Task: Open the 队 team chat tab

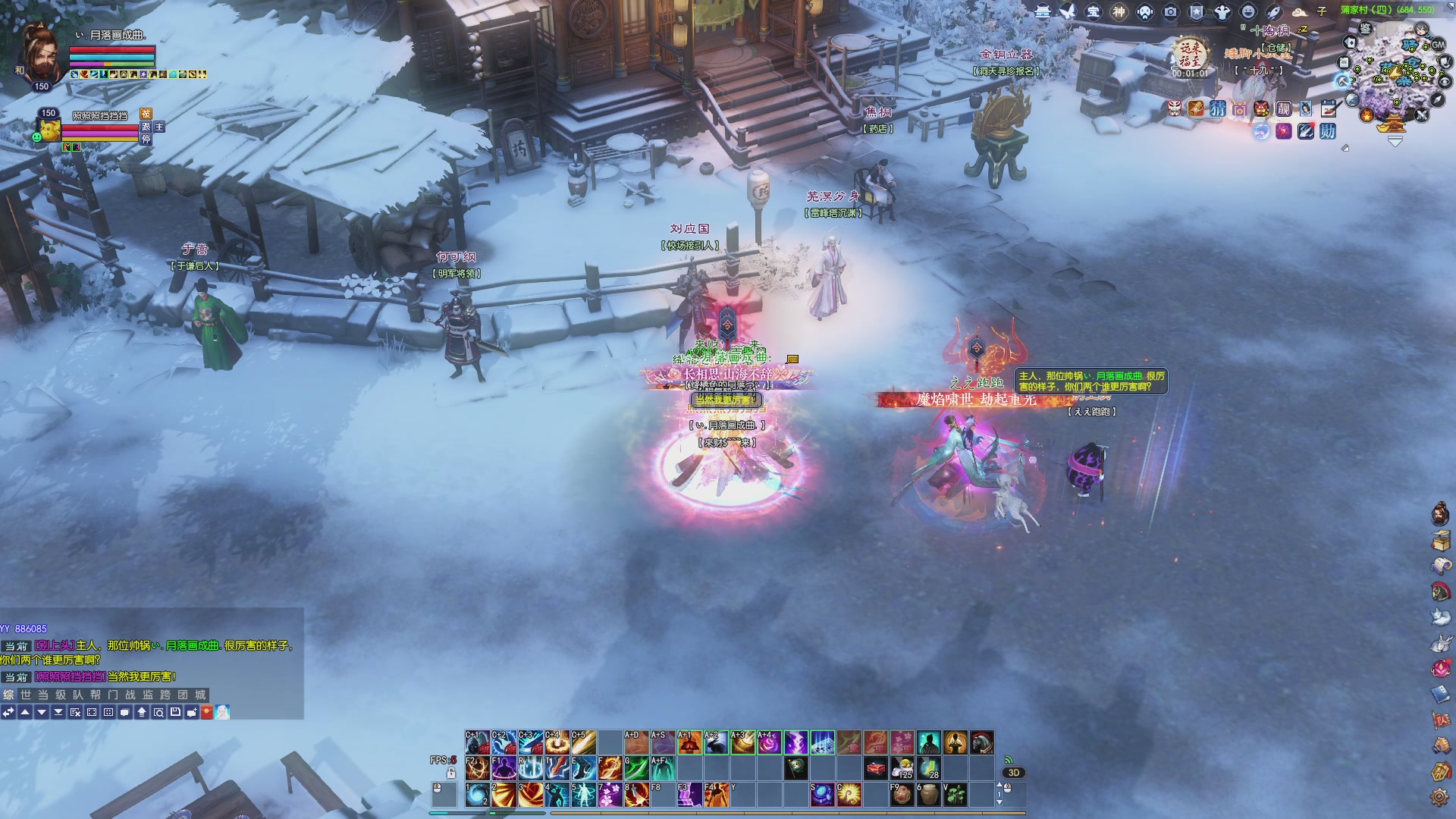Action: click(77, 695)
